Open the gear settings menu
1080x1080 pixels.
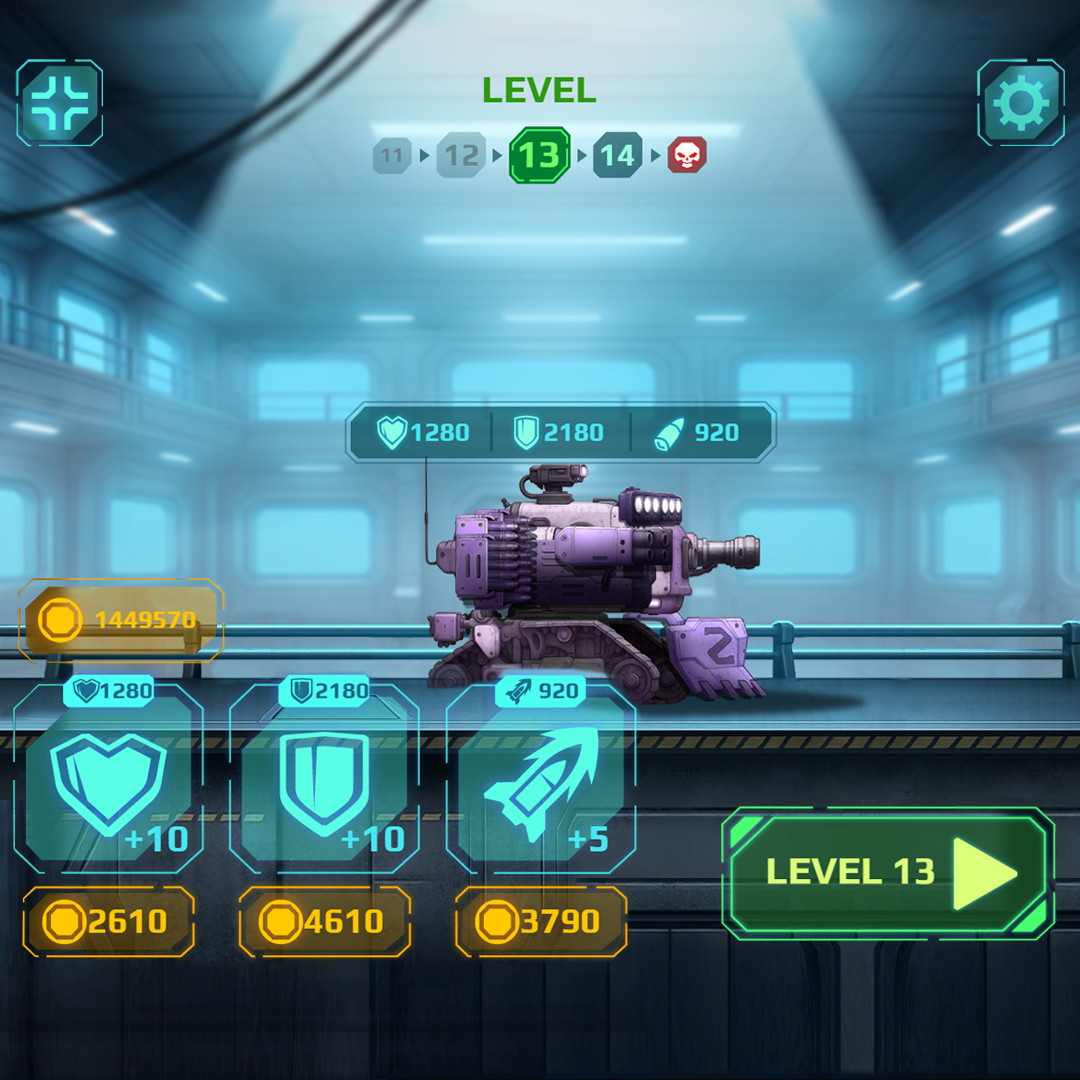(1021, 103)
